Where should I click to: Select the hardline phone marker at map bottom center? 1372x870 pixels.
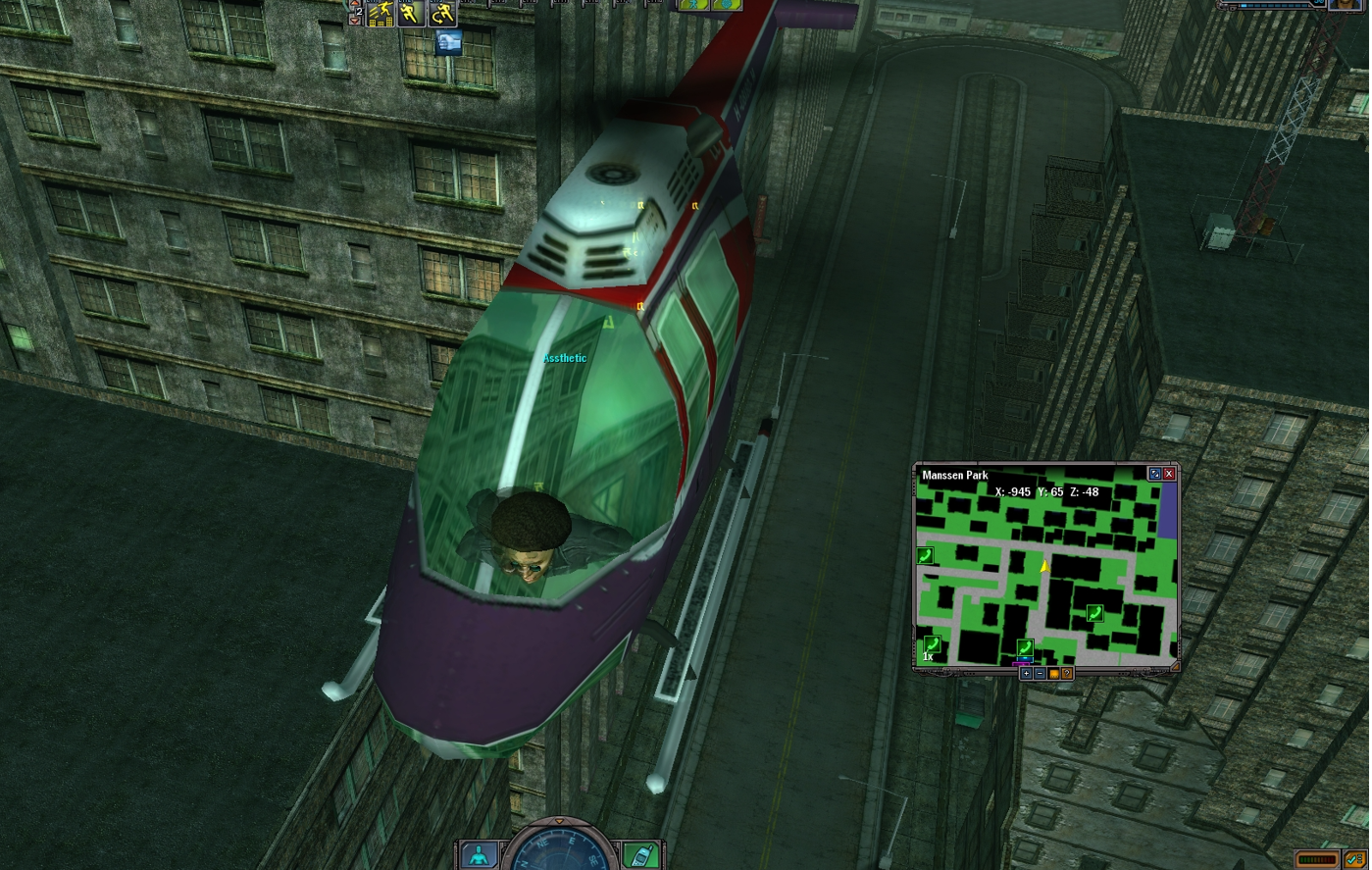(x=1025, y=647)
